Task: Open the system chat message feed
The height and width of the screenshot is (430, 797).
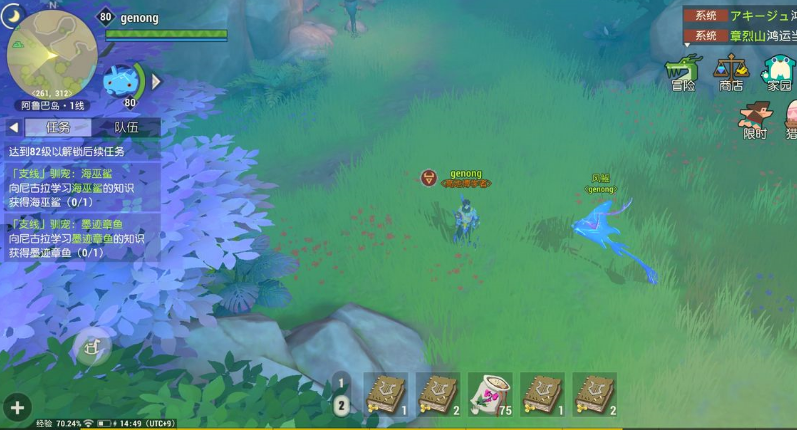Action: (740, 26)
